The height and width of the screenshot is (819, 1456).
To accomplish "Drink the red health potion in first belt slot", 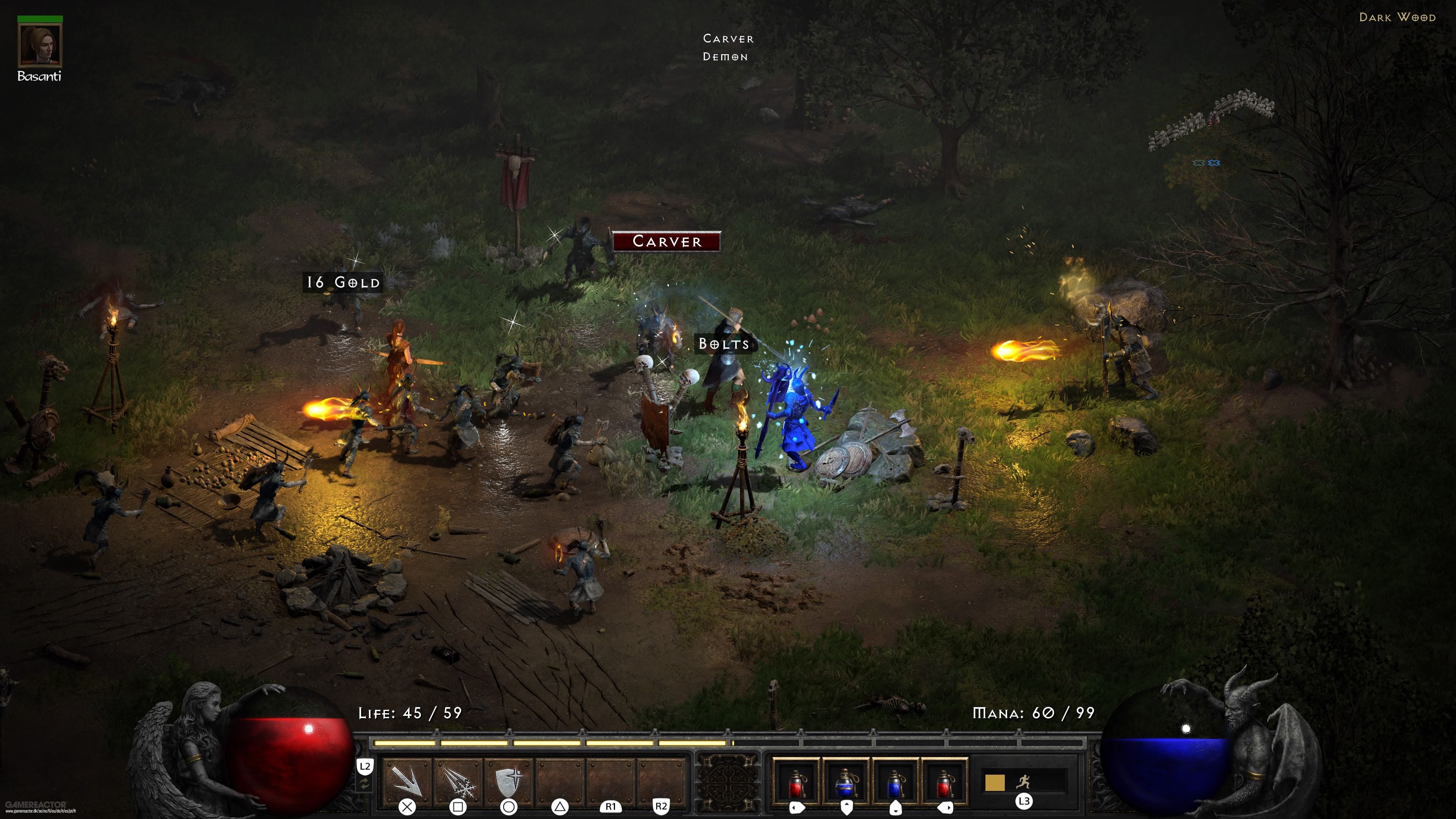I will pos(796,786).
